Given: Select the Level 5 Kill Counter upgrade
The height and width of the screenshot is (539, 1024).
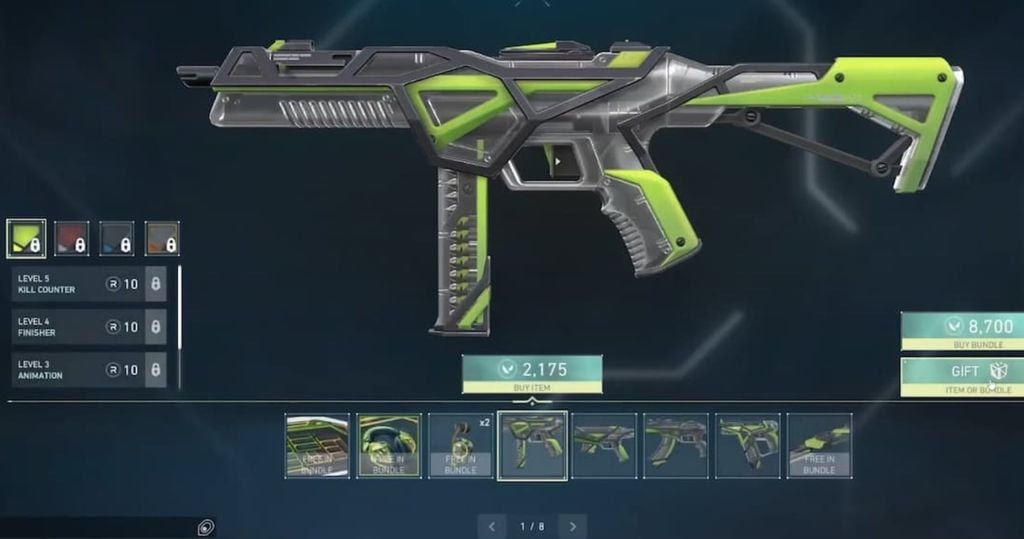Looking at the screenshot, I should click(88, 284).
